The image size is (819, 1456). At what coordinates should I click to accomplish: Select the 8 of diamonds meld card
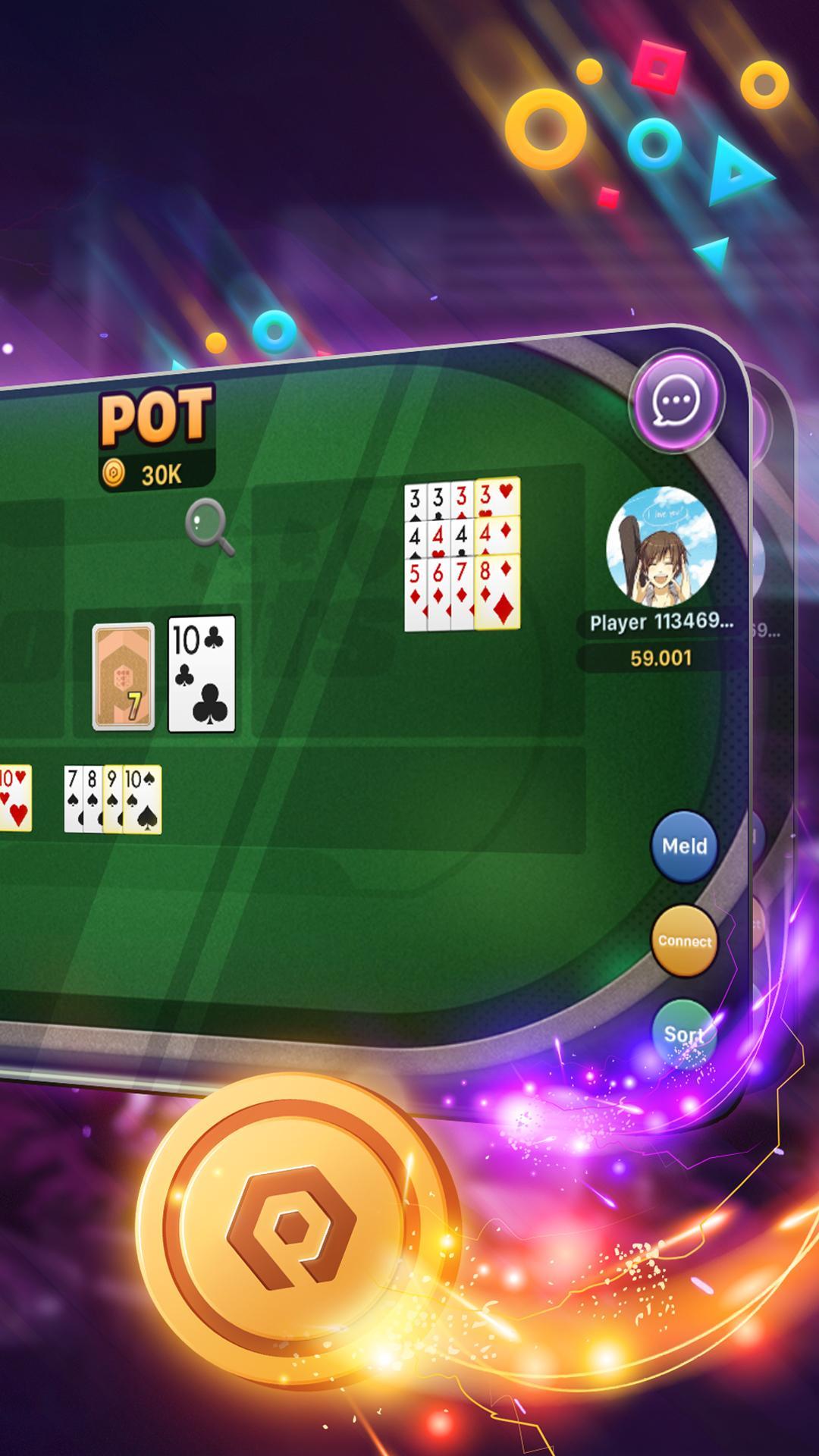[x=500, y=593]
